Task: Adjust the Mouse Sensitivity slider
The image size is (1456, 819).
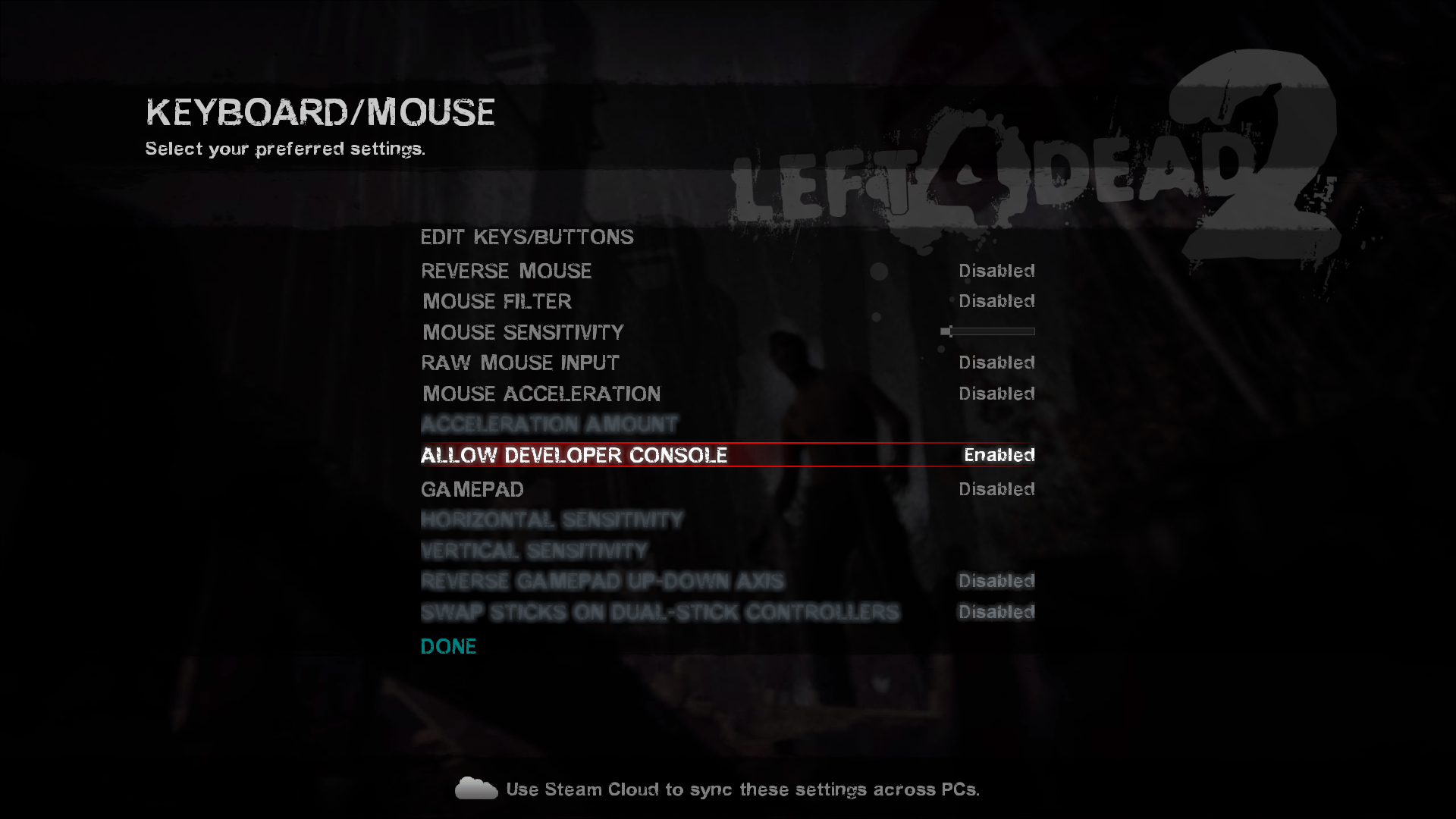Action: click(988, 331)
